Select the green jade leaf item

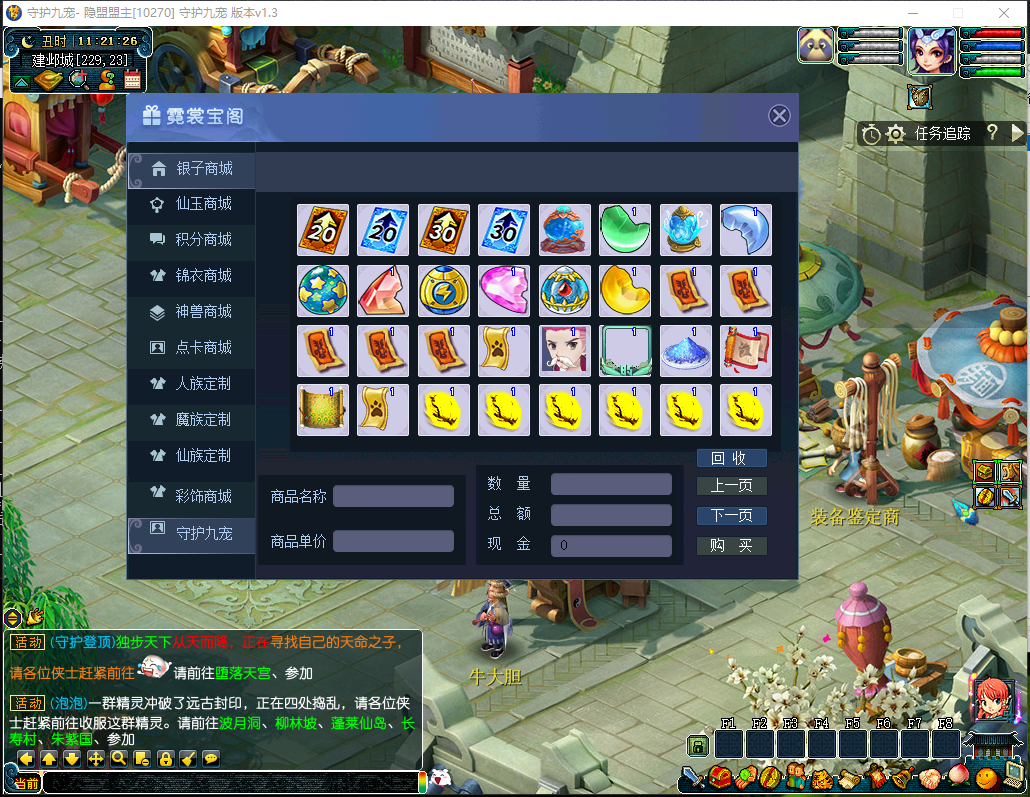pos(625,230)
